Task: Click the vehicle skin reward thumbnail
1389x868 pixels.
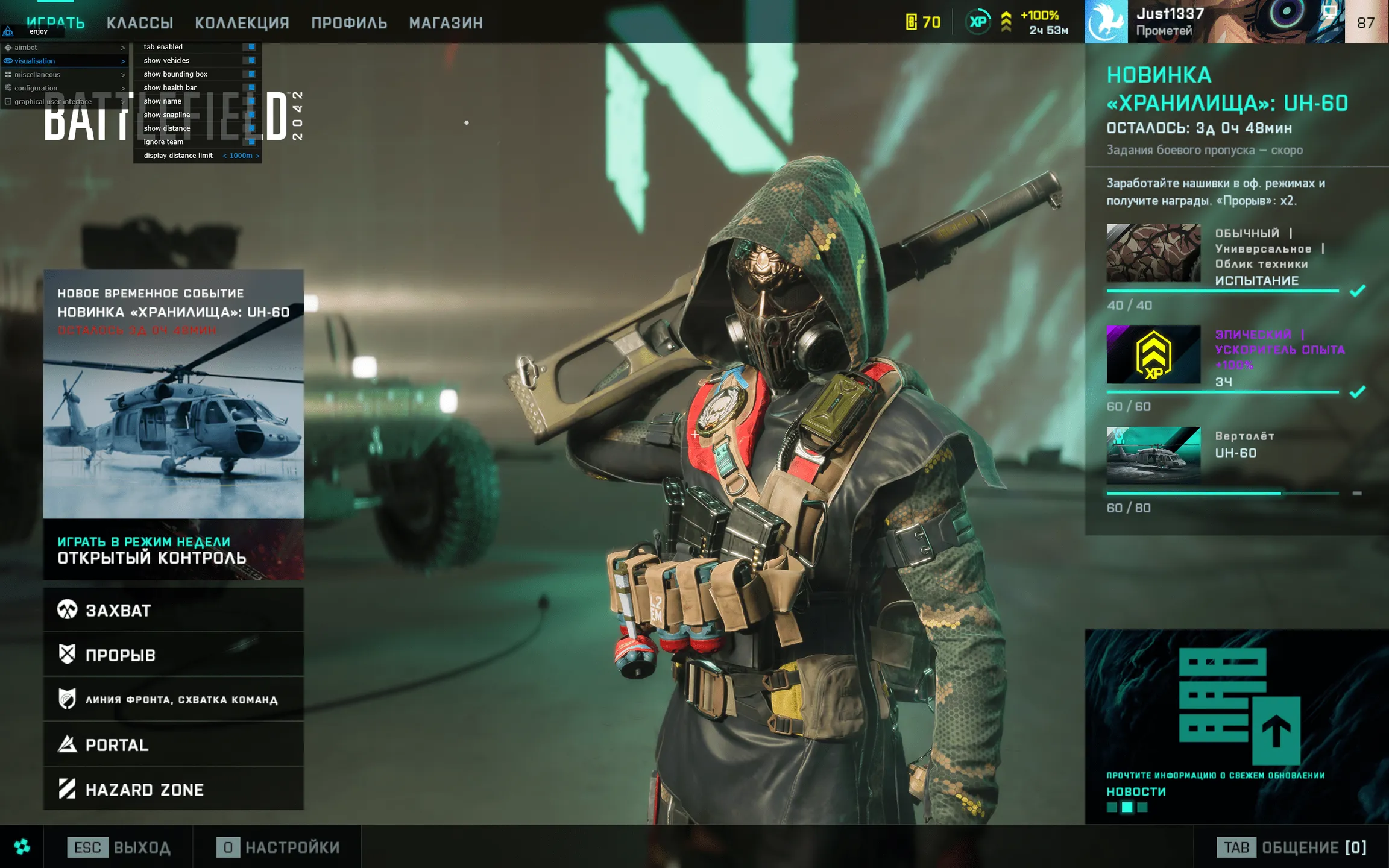Action: coord(1153,253)
